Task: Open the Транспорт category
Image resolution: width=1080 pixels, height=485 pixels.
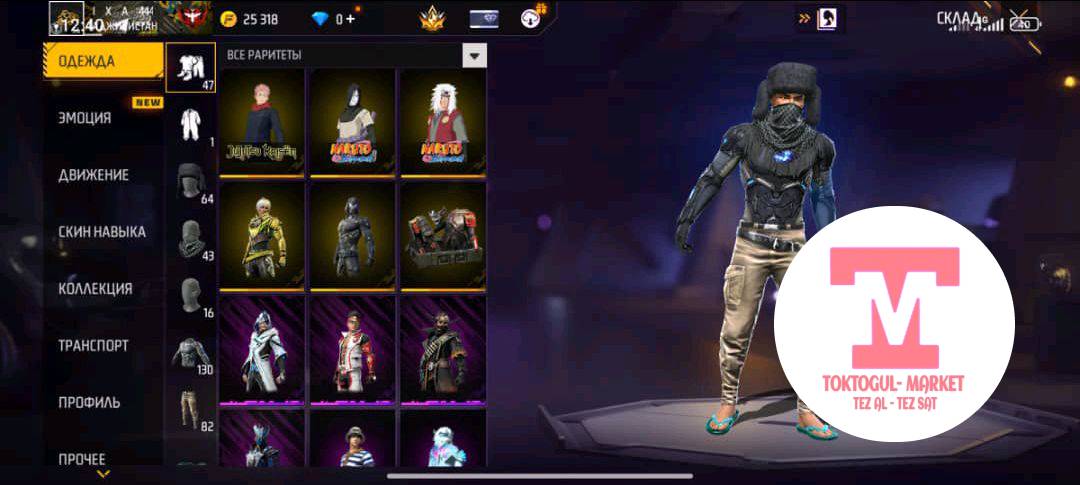Action: 94,346
